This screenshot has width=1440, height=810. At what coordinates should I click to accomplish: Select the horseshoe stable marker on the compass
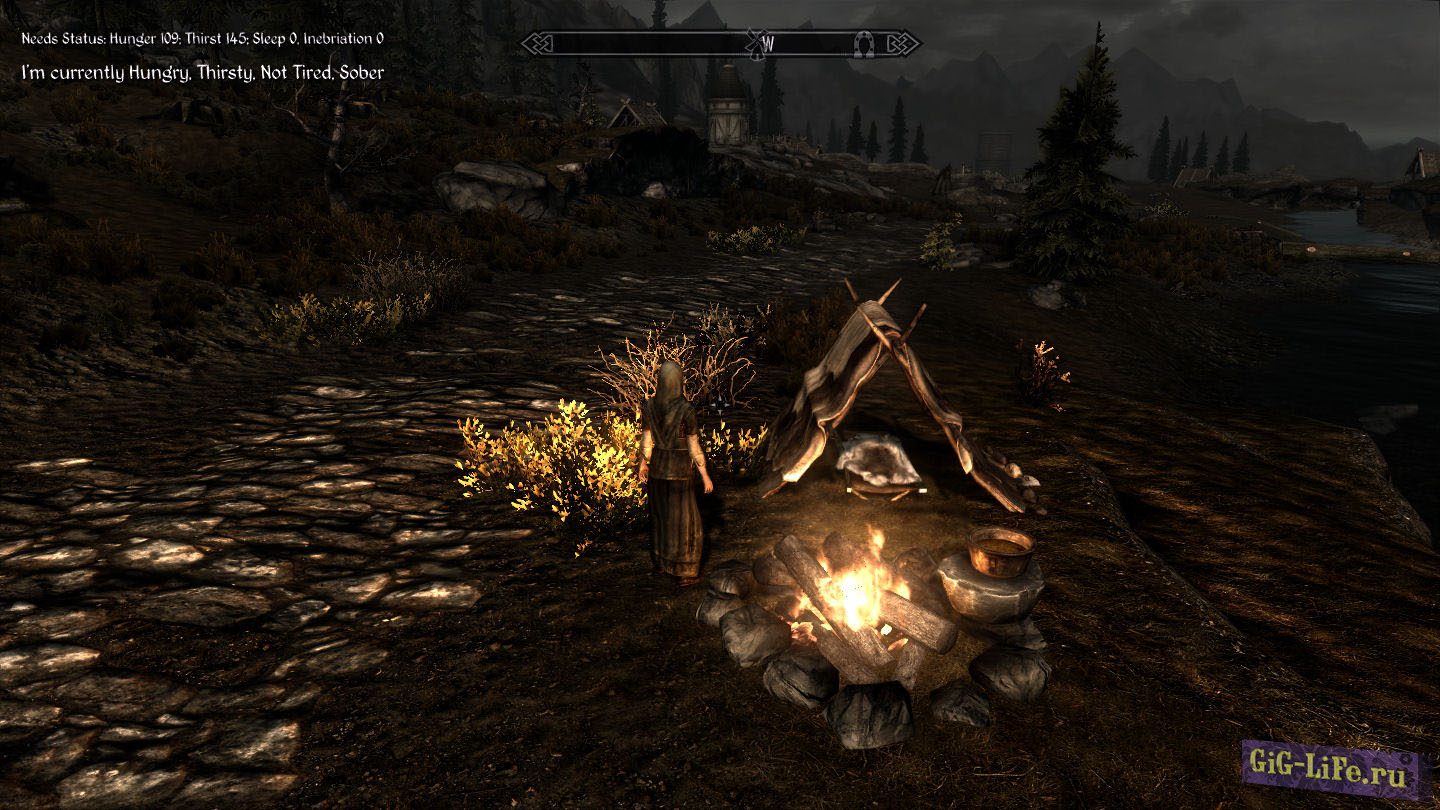864,43
